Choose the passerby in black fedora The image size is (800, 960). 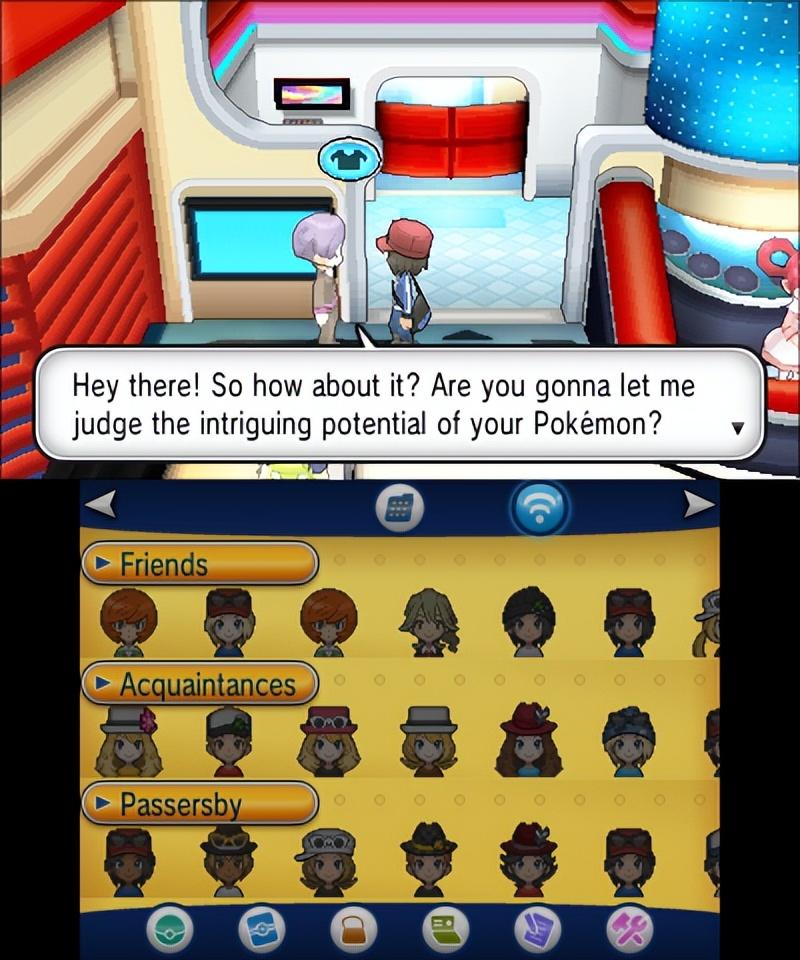428,860
